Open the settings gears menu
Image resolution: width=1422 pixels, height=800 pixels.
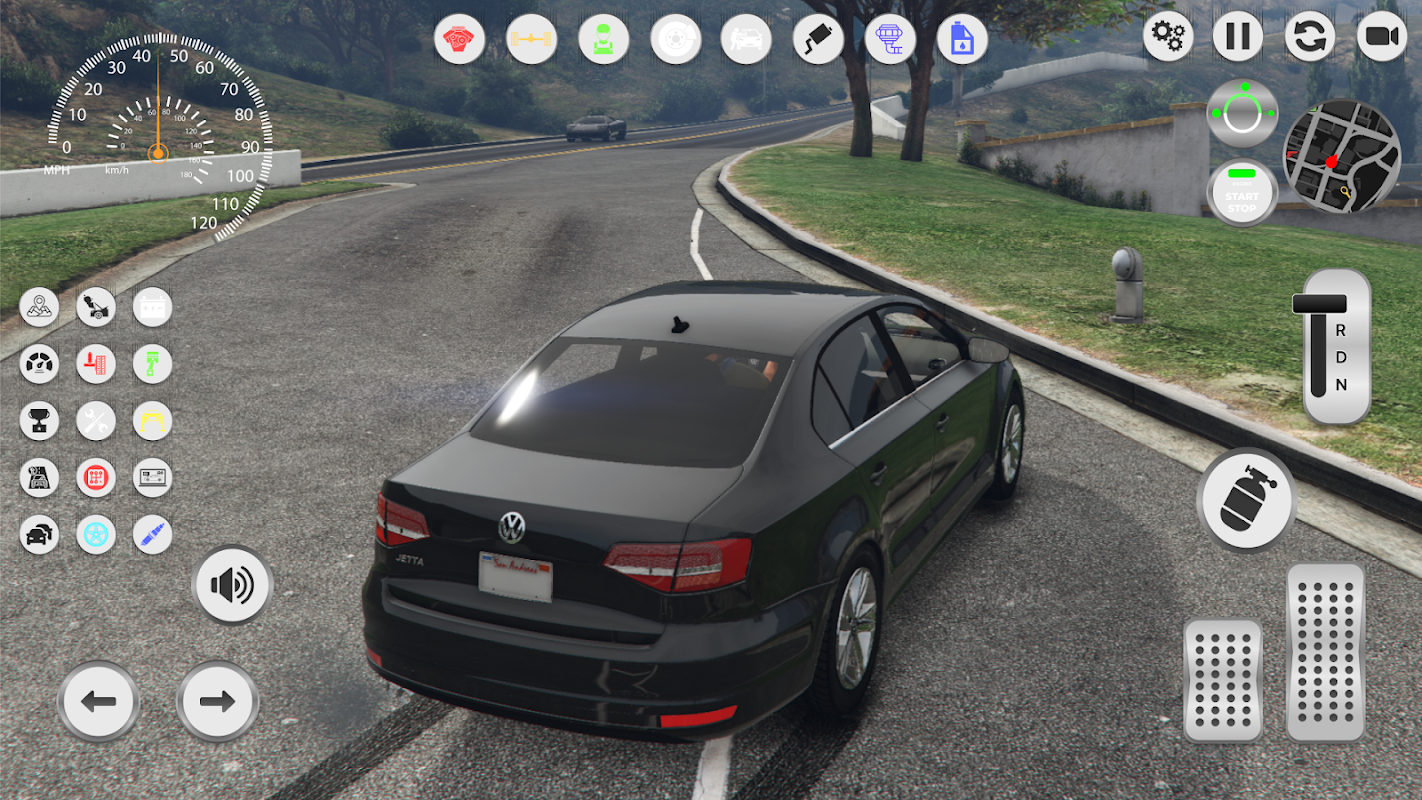[1168, 37]
